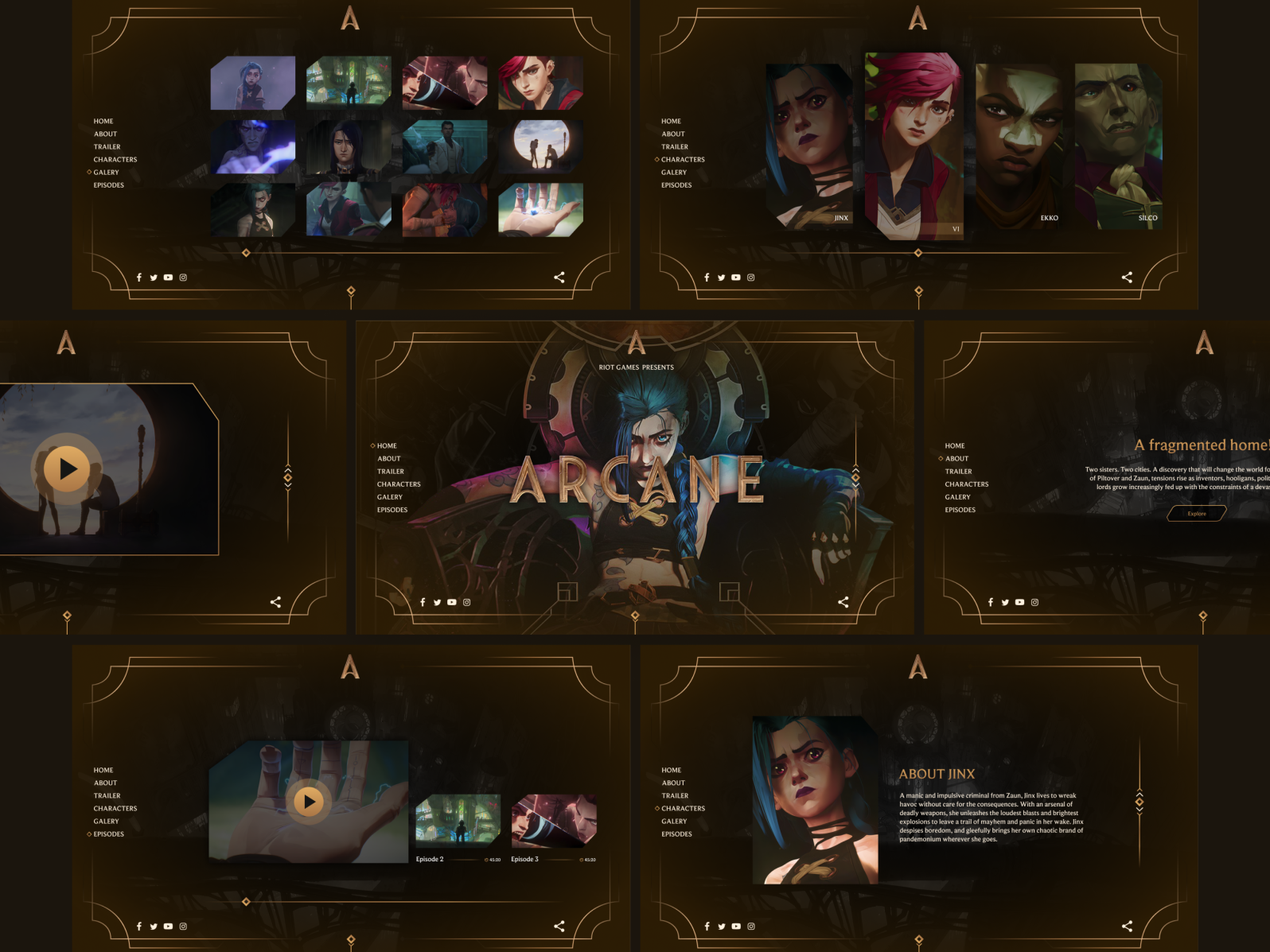Play the trailer video on the trailer page
The width and height of the screenshot is (1270, 952).
click(x=68, y=468)
